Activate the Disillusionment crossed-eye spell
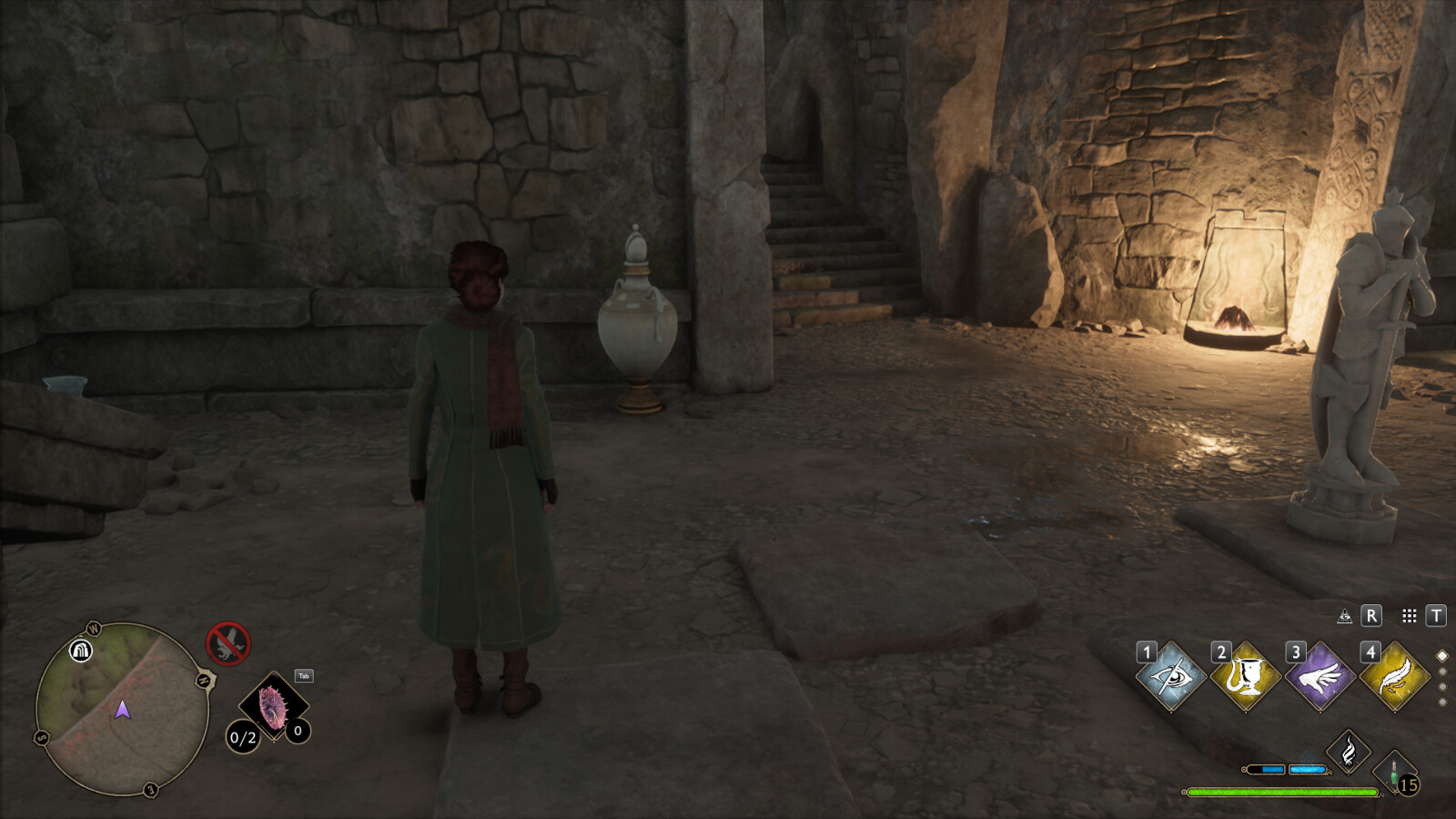Screen dimensions: 1456x819 point(1171,677)
